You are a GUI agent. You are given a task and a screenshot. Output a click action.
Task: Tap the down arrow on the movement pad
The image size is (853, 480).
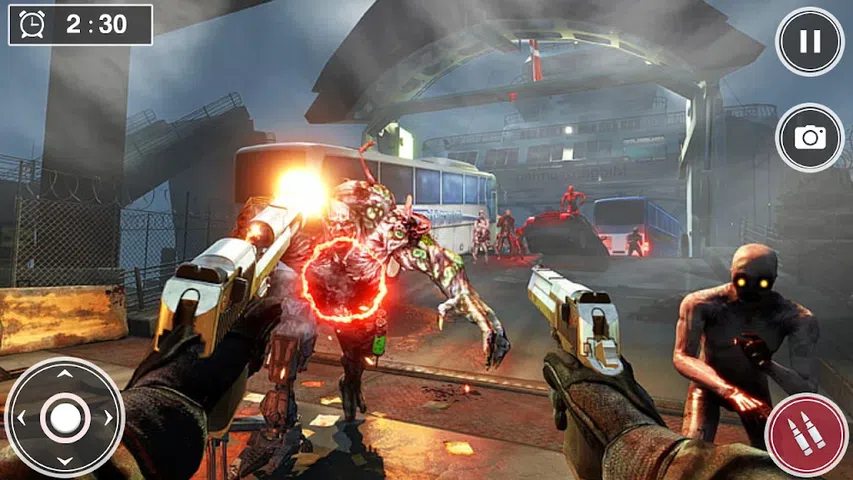tap(64, 460)
